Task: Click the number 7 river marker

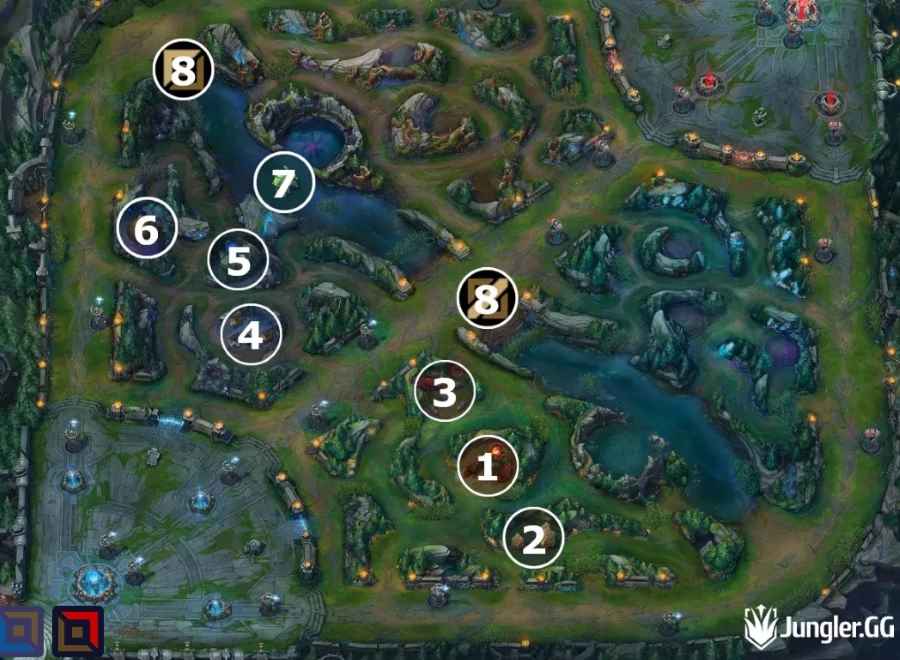Action: pos(284,184)
